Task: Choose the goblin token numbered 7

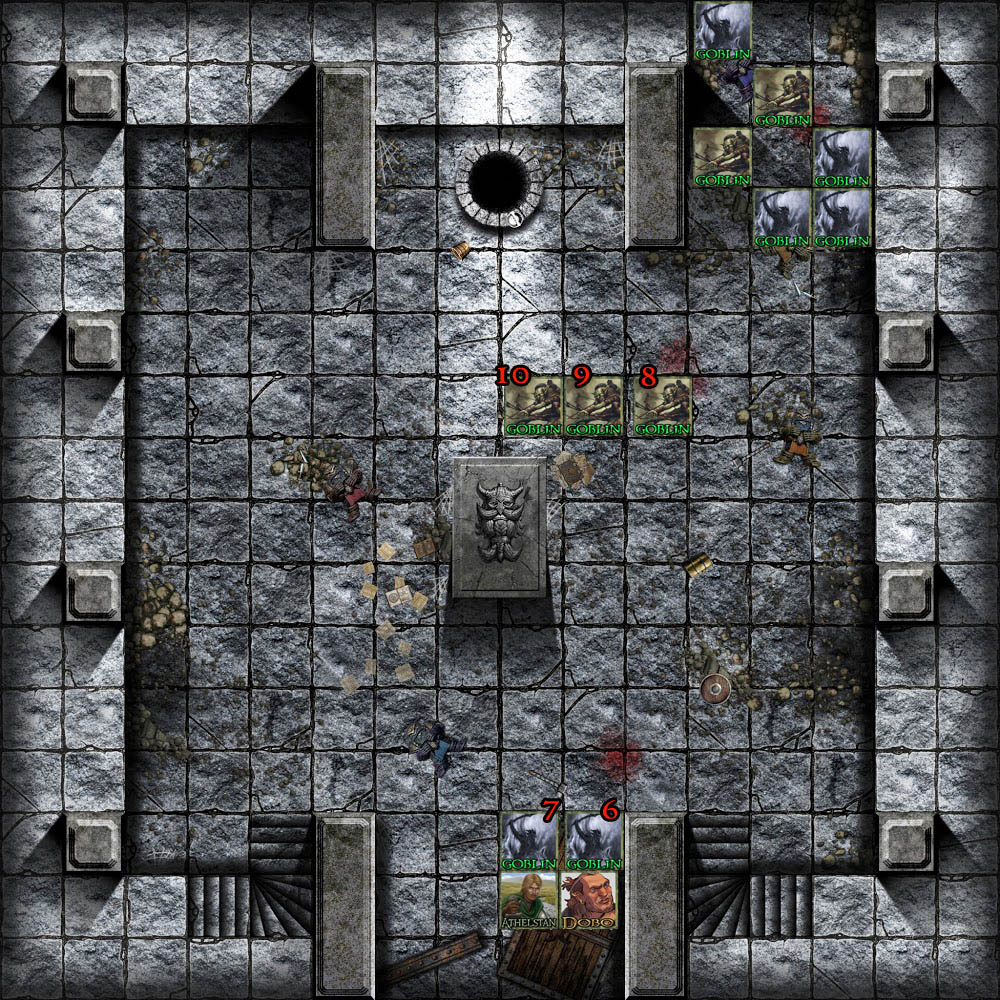Action: [x=529, y=841]
